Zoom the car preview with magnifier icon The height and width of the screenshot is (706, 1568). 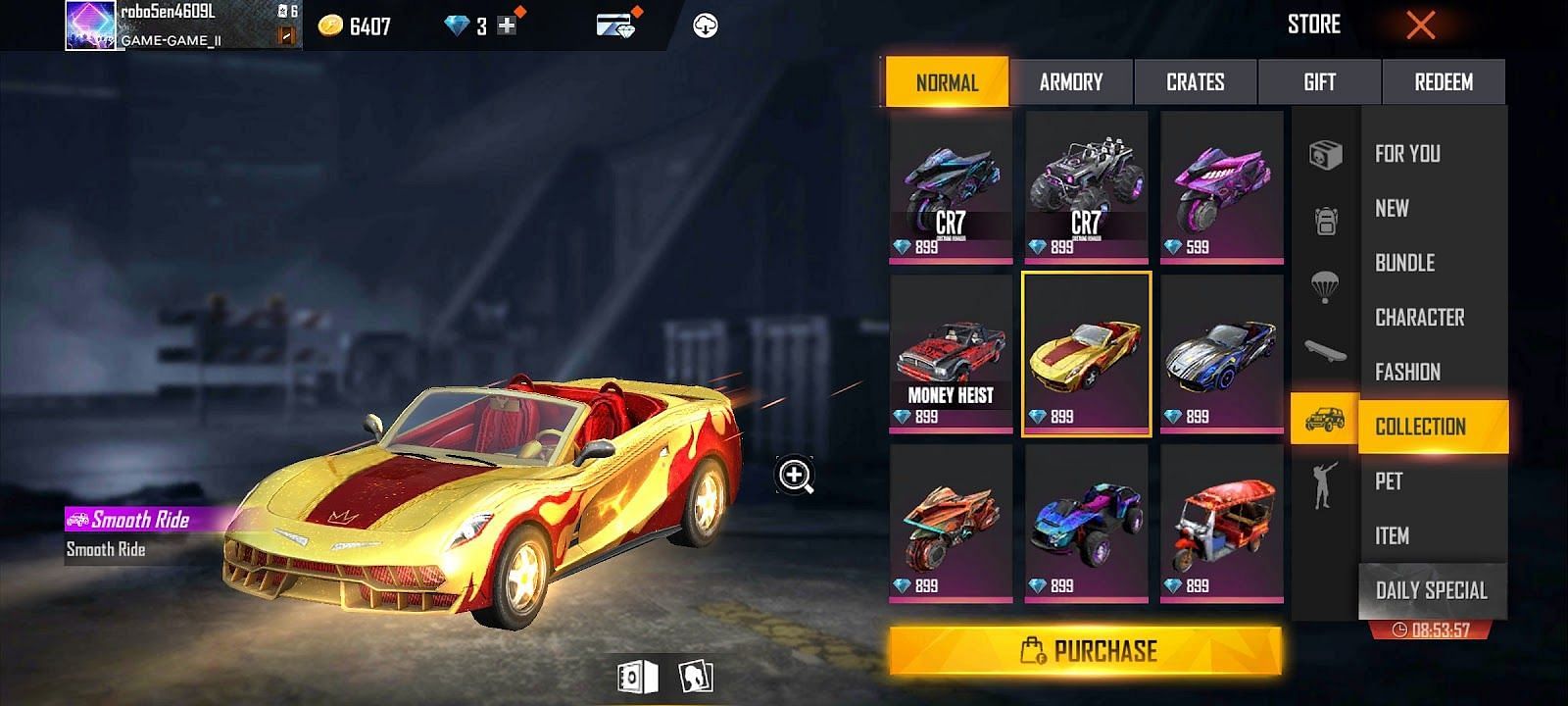795,476
